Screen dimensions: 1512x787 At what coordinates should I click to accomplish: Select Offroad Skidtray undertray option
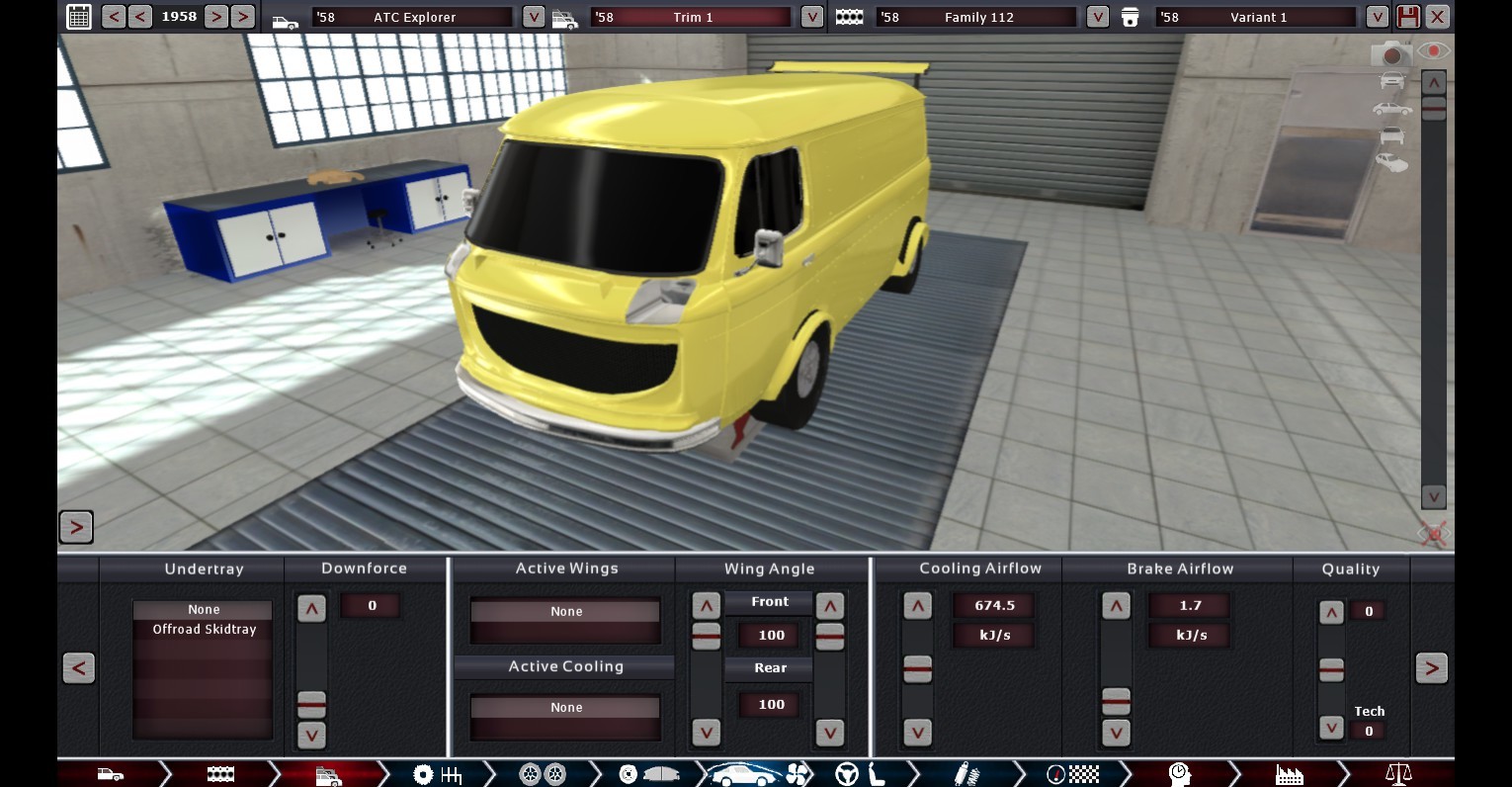click(x=204, y=630)
